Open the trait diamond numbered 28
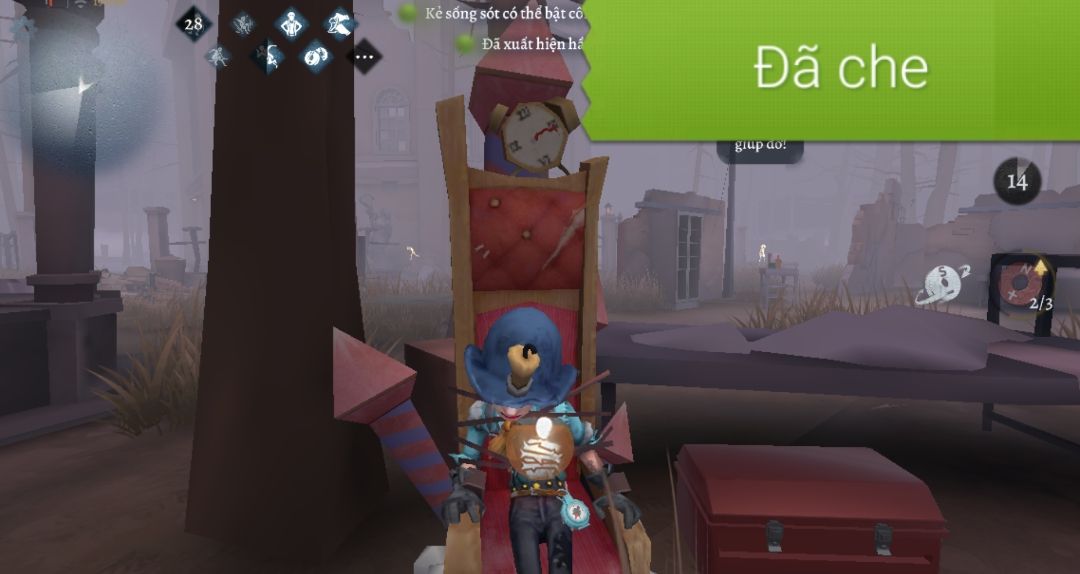 pyautogui.click(x=194, y=23)
